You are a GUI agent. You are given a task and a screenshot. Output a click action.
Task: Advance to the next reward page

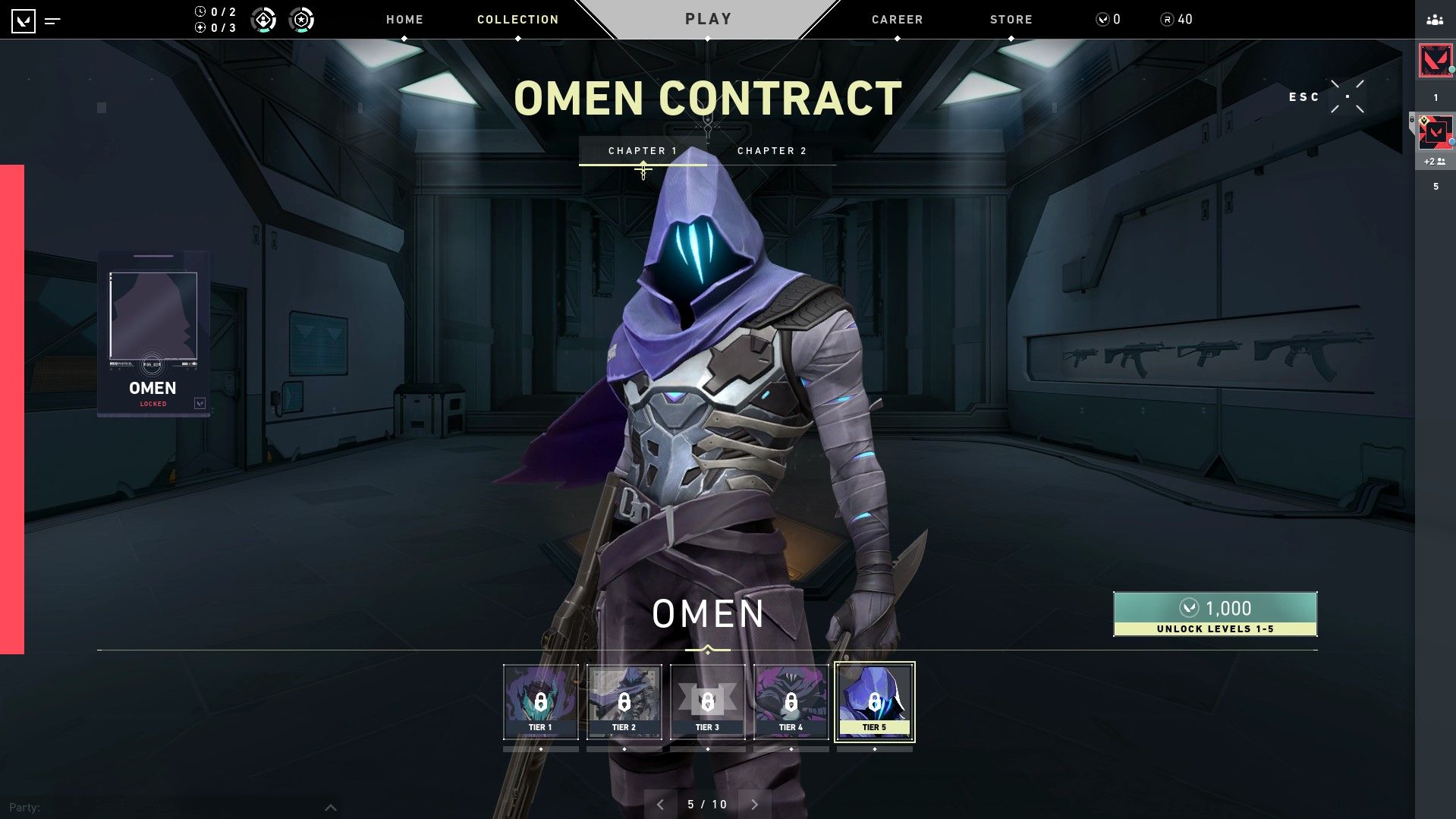[754, 805]
